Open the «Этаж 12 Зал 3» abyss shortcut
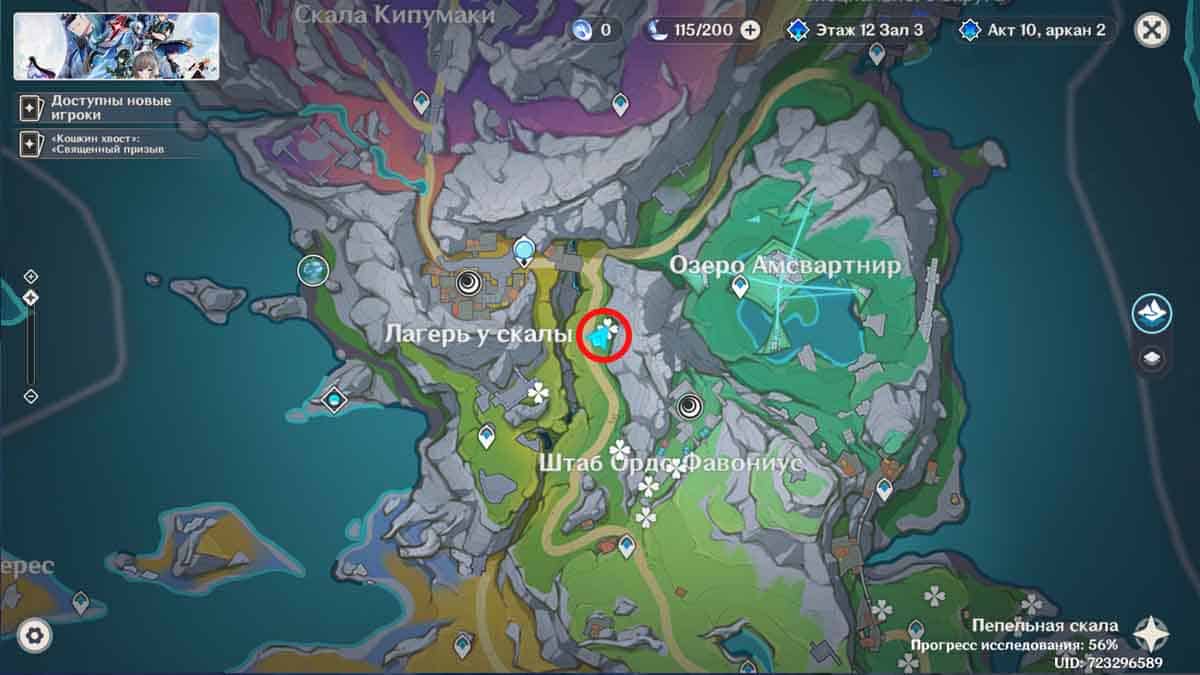This screenshot has height=675, width=1200. (x=856, y=30)
